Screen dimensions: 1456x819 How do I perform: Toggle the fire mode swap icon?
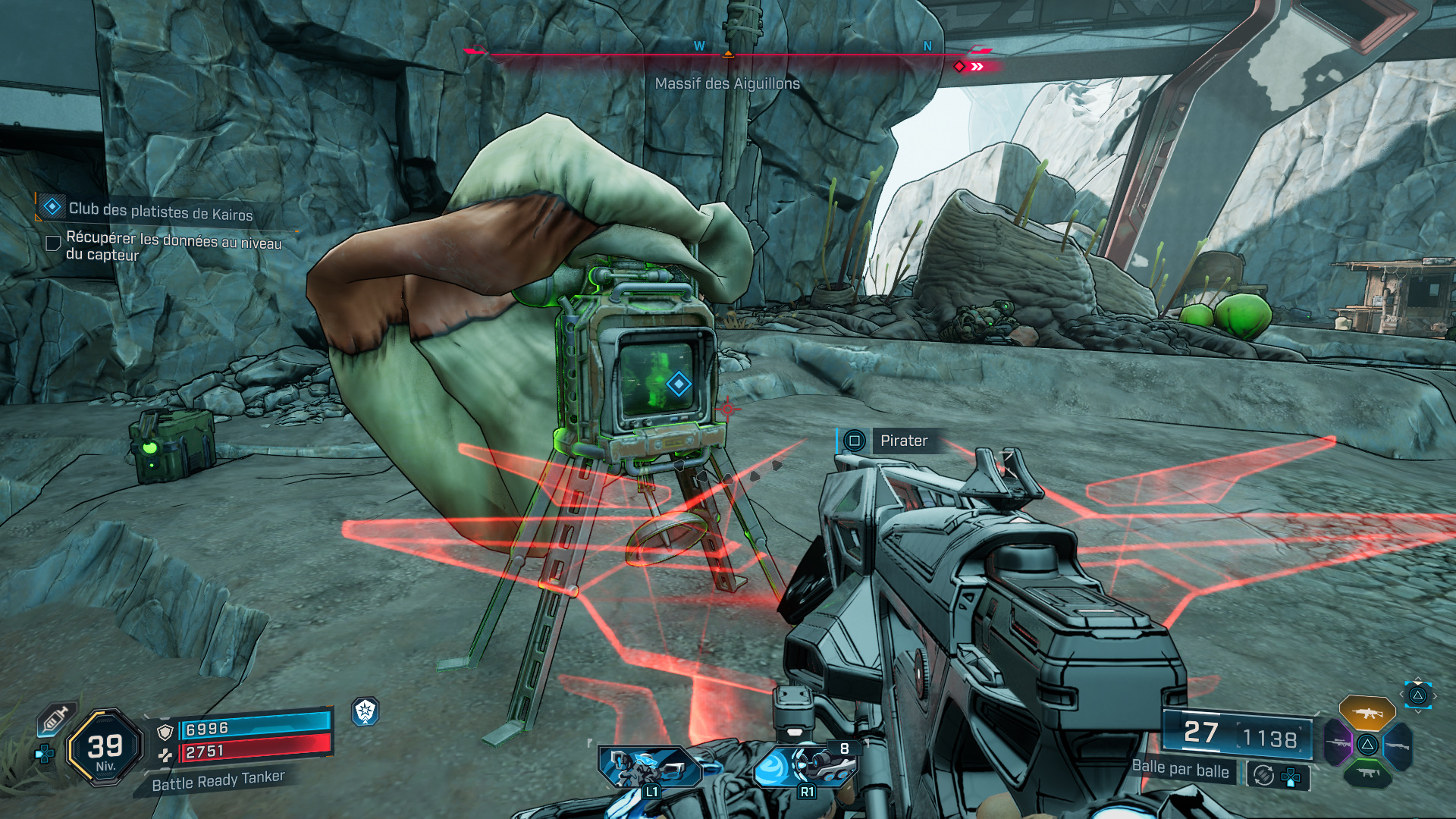pos(1263,775)
